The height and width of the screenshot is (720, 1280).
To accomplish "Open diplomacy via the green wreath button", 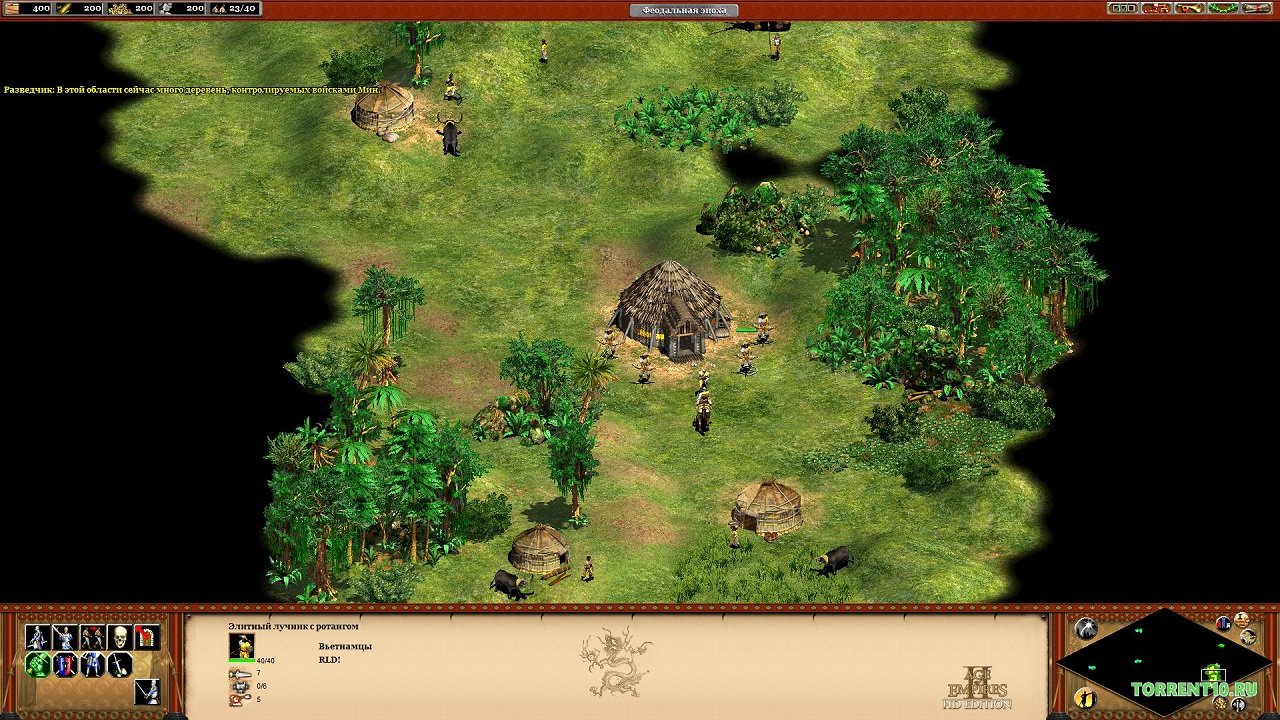I will [x=1223, y=8].
